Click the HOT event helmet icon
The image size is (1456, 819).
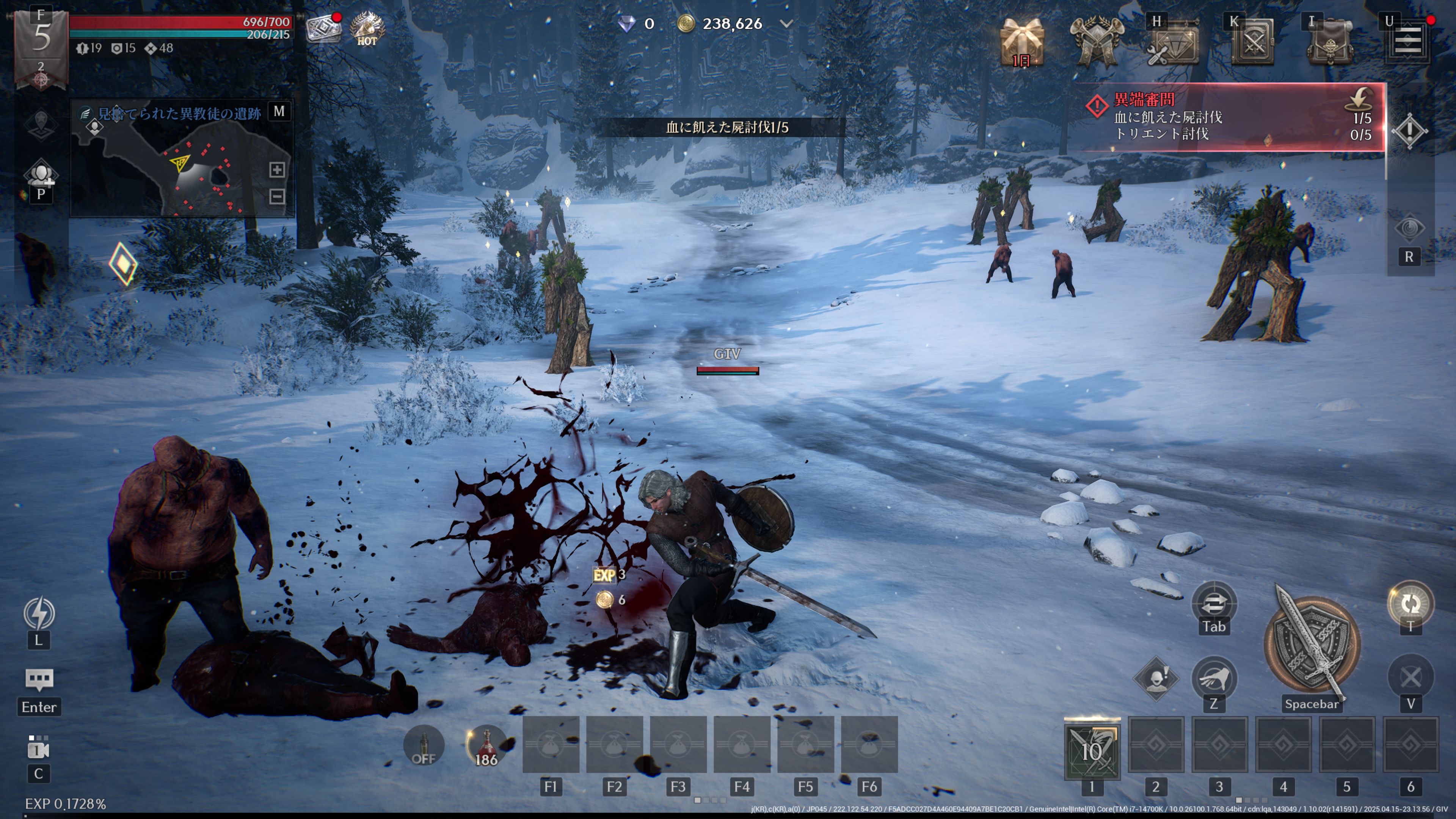367,28
